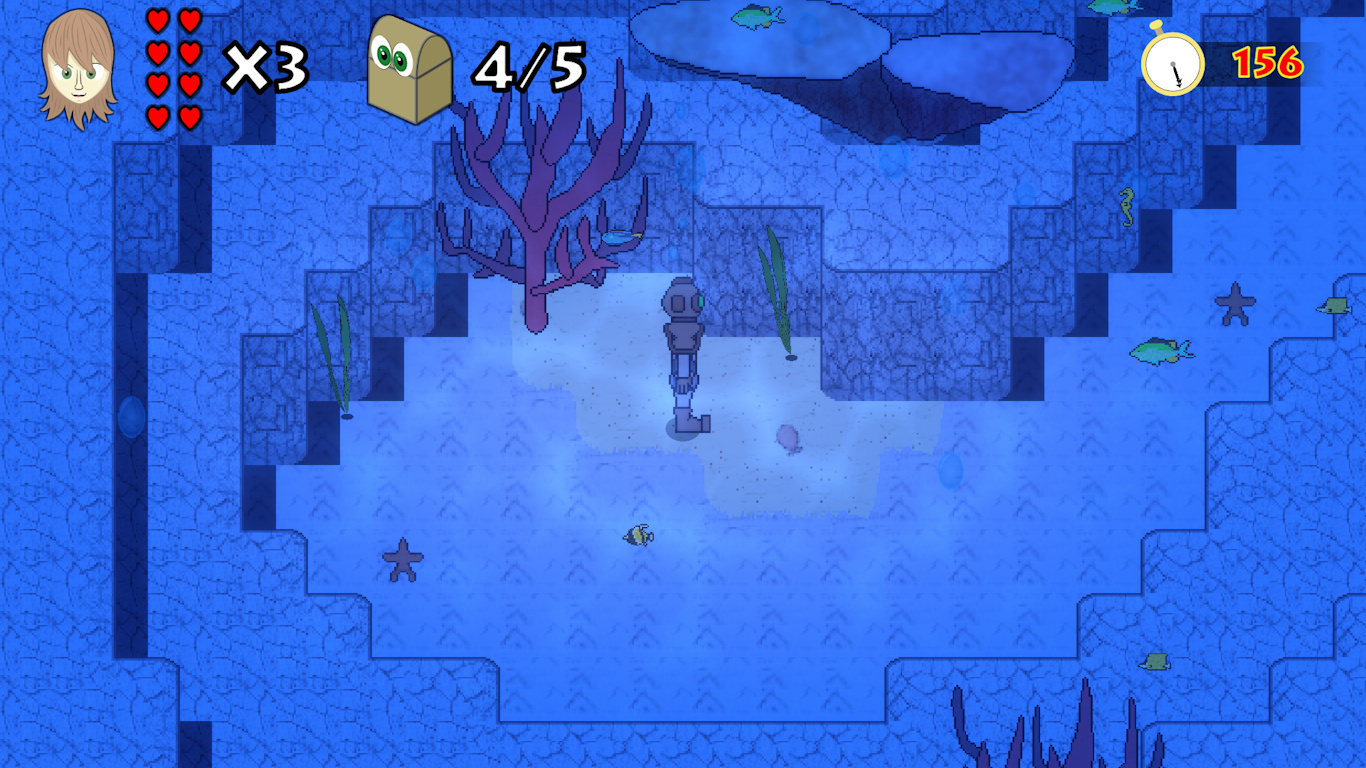The width and height of the screenshot is (1366, 768).
Task: Select the googly-eyed treasure chest icon
Action: click(x=409, y=68)
